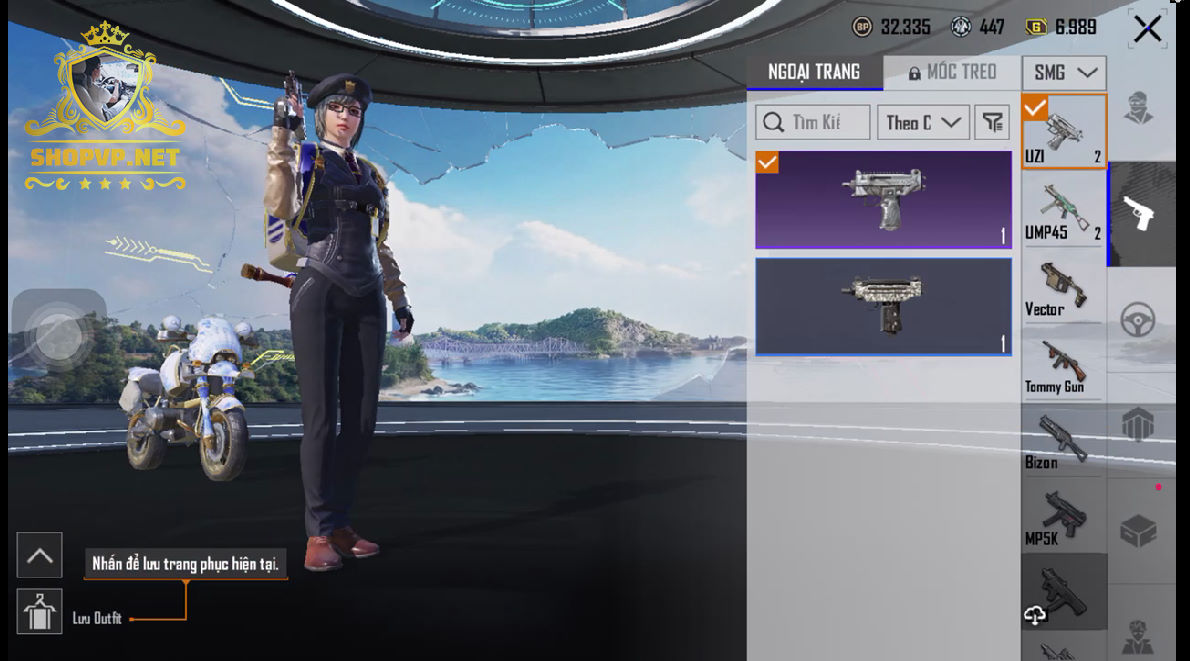
Task: Open the box crate category
Action: 1139,531
